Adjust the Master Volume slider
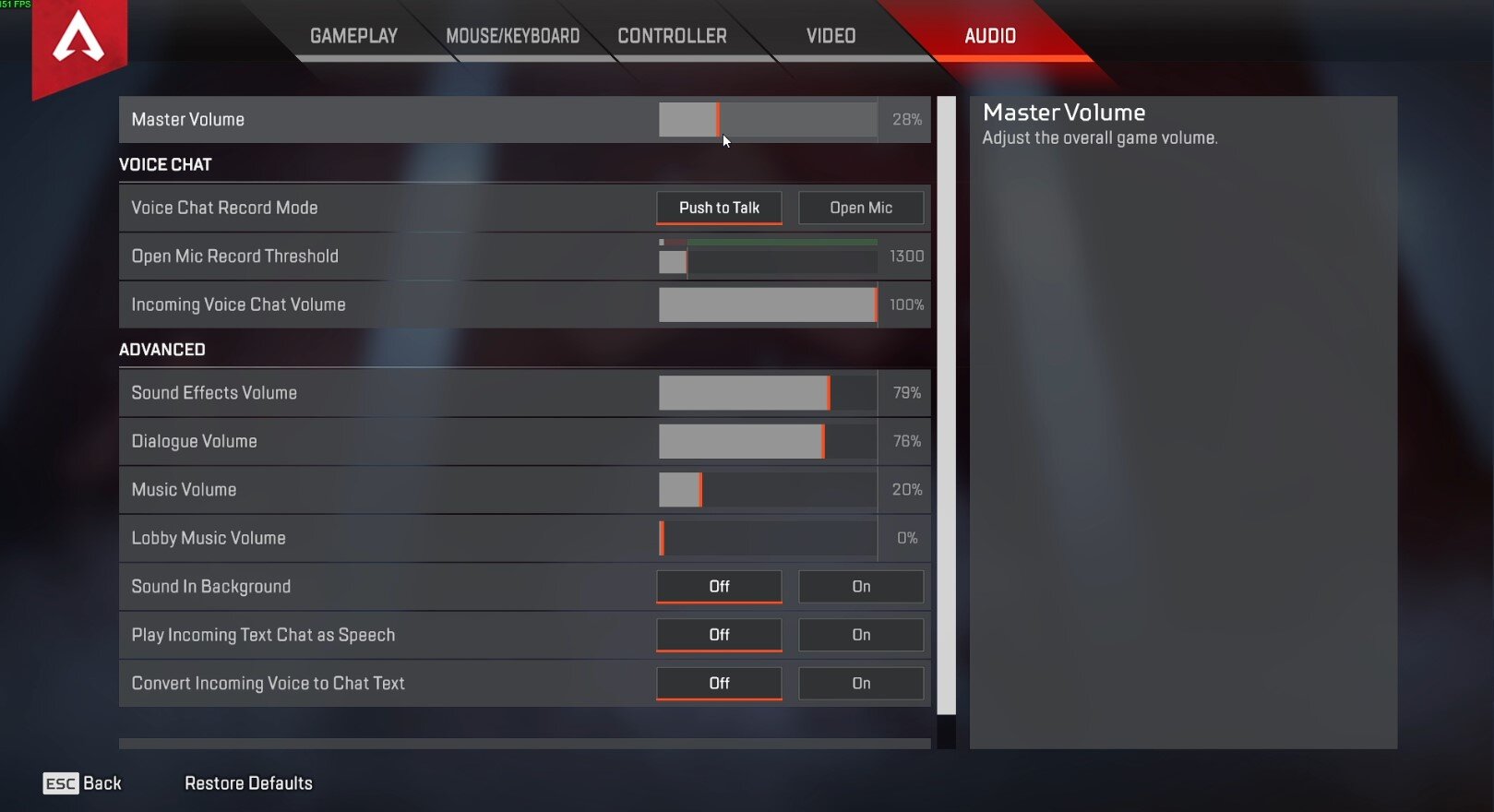The height and width of the screenshot is (812, 1494). pyautogui.click(x=768, y=120)
